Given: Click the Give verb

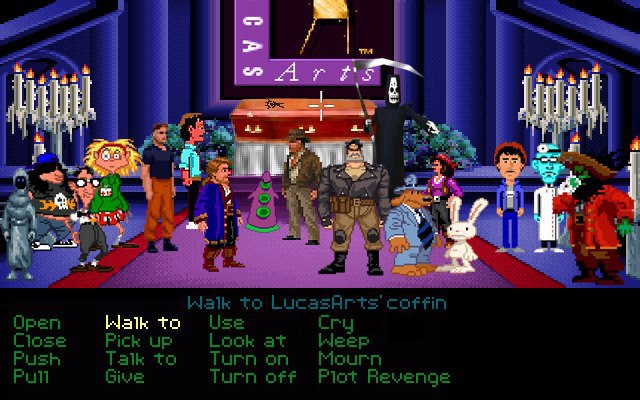Looking at the screenshot, I should (125, 377).
